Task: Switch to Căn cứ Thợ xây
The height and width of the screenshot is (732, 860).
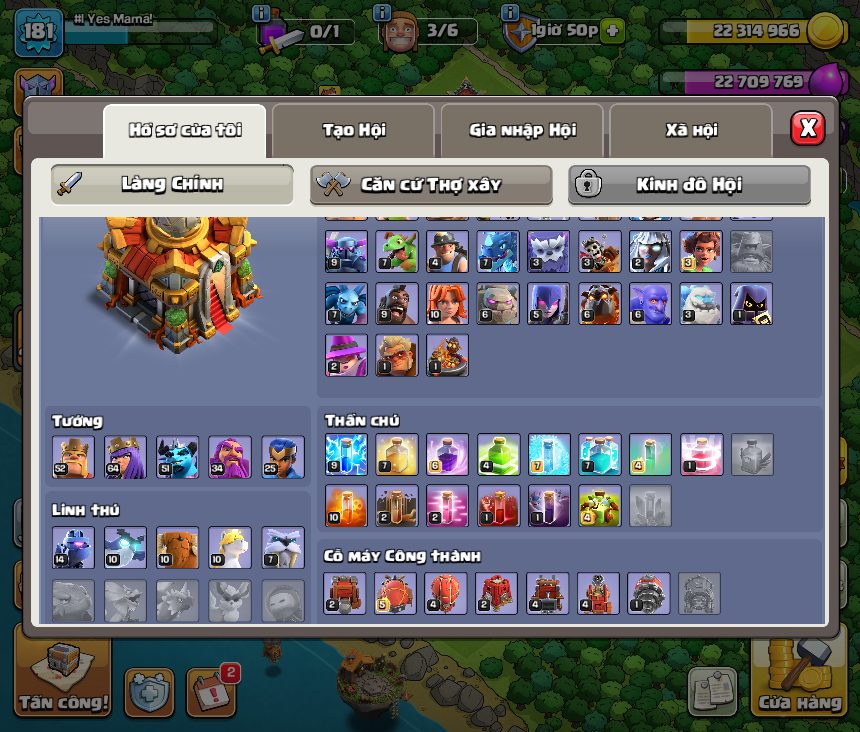Action: coord(431,185)
